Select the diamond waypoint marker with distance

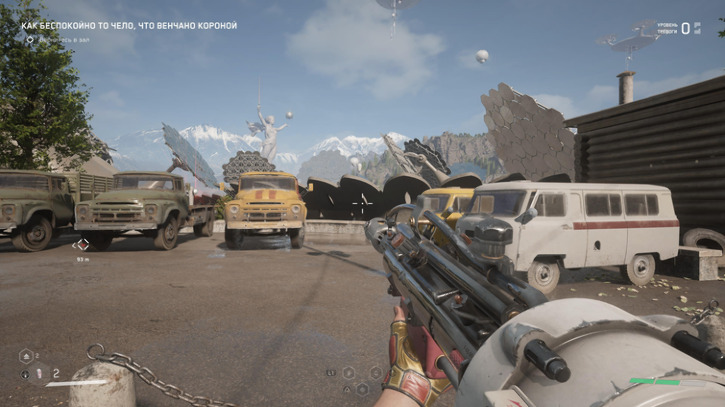click(x=82, y=244)
